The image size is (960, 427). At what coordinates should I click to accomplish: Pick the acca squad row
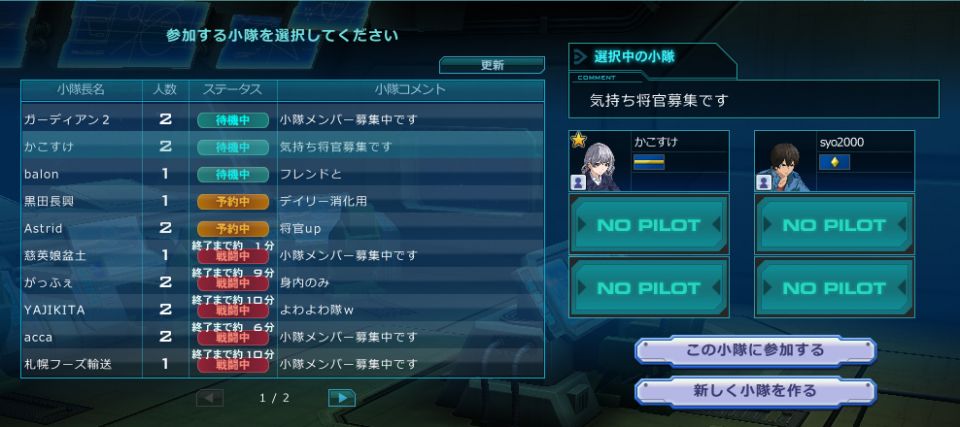pyautogui.click(x=282, y=337)
